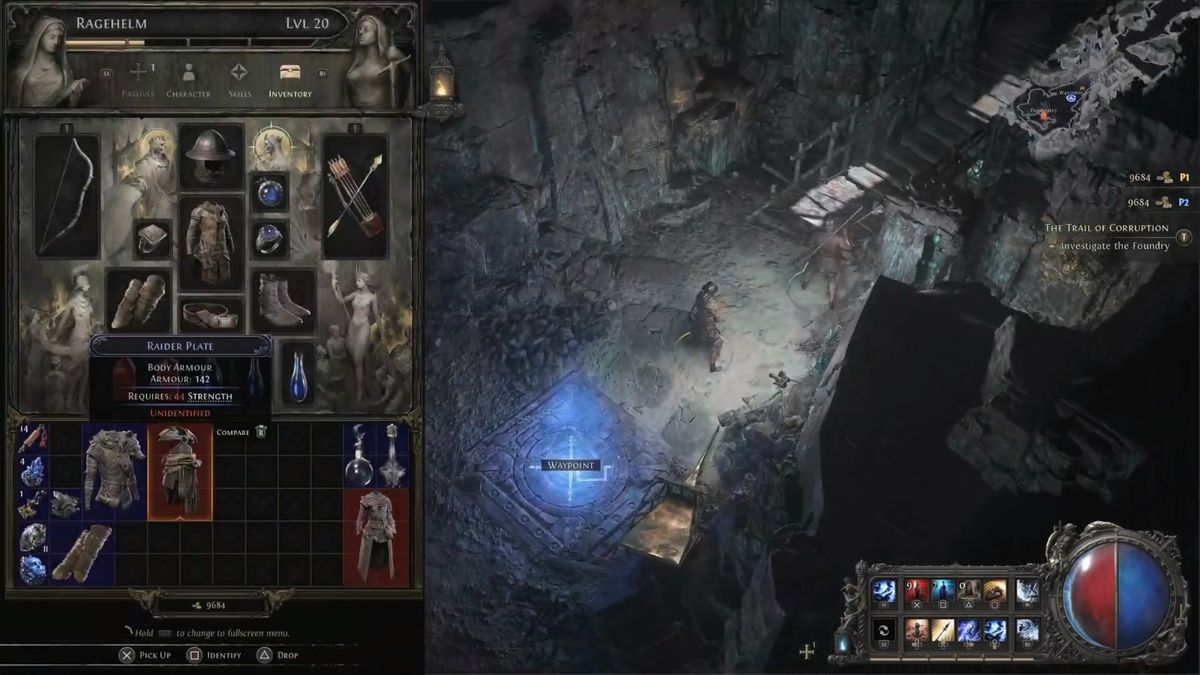Open the Skills tab
This screenshot has height=675, width=1200.
(x=238, y=78)
